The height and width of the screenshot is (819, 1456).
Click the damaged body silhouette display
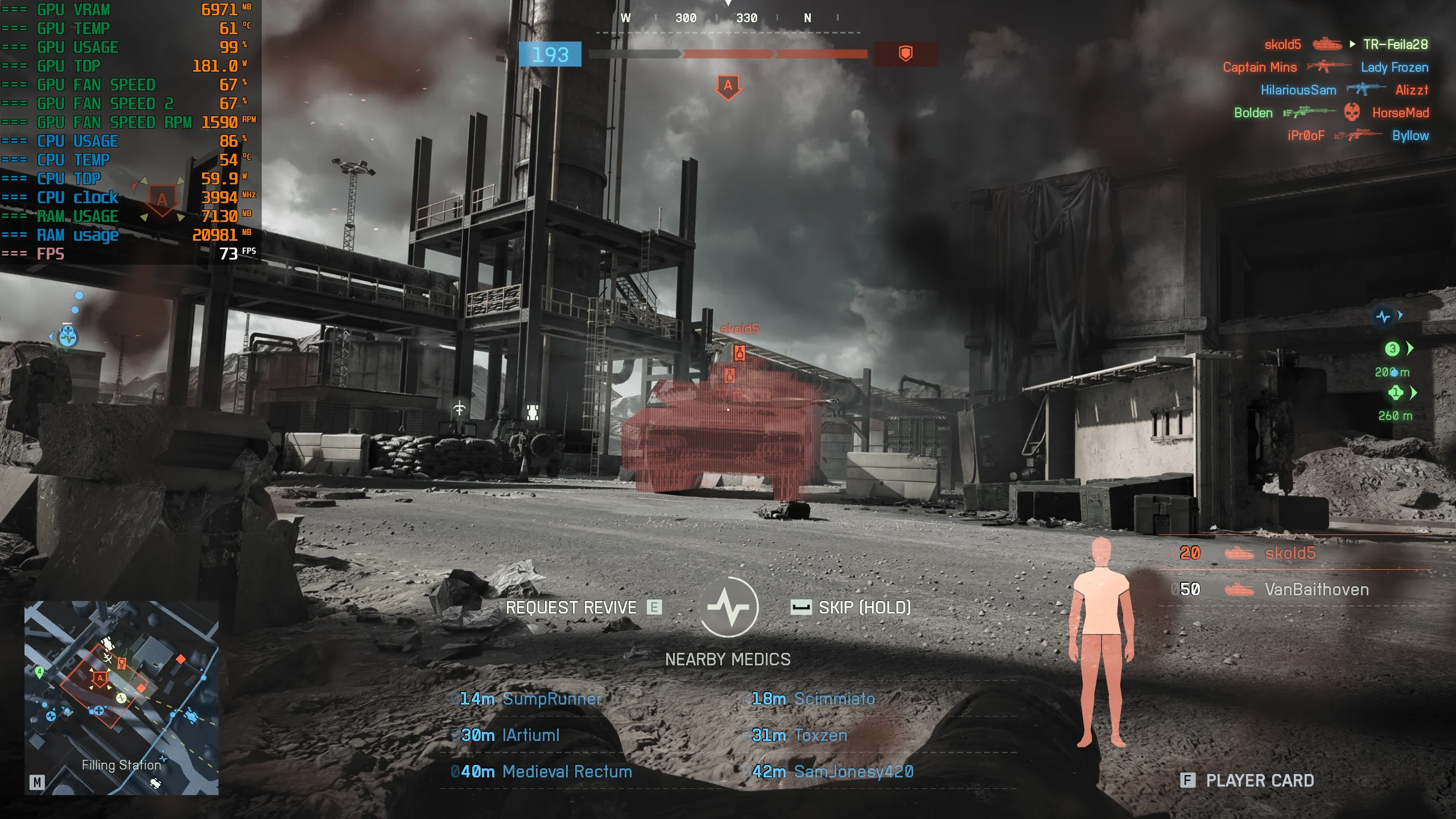click(x=1101, y=643)
